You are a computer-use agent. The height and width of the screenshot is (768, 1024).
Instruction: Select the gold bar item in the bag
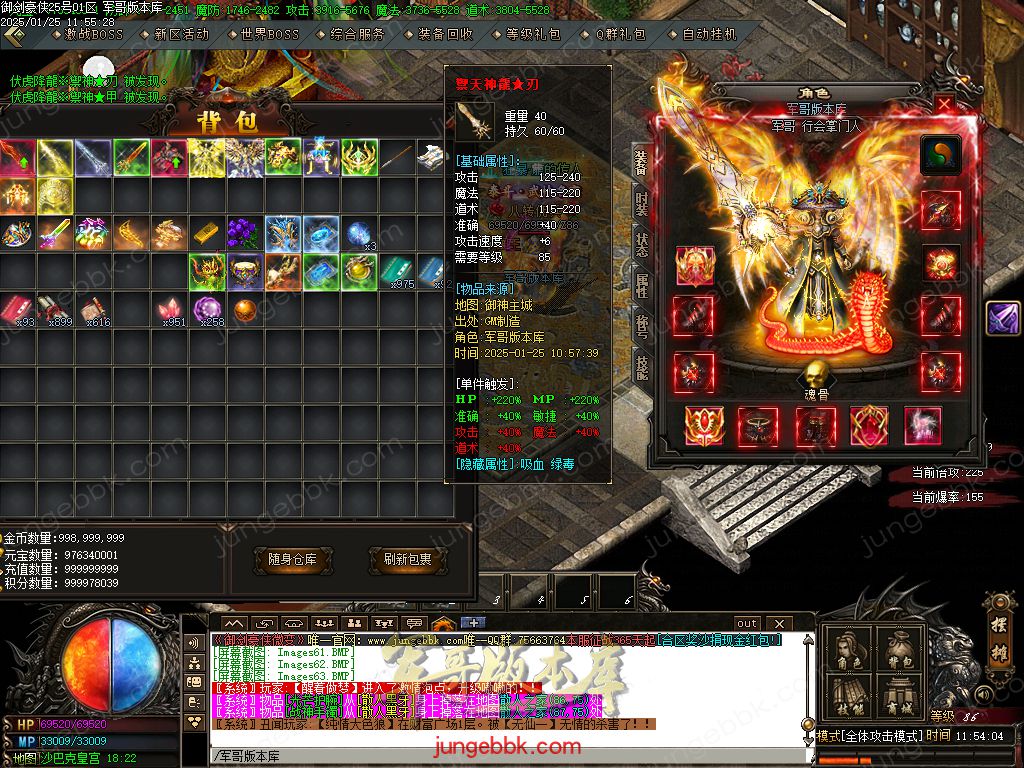[x=205, y=234]
